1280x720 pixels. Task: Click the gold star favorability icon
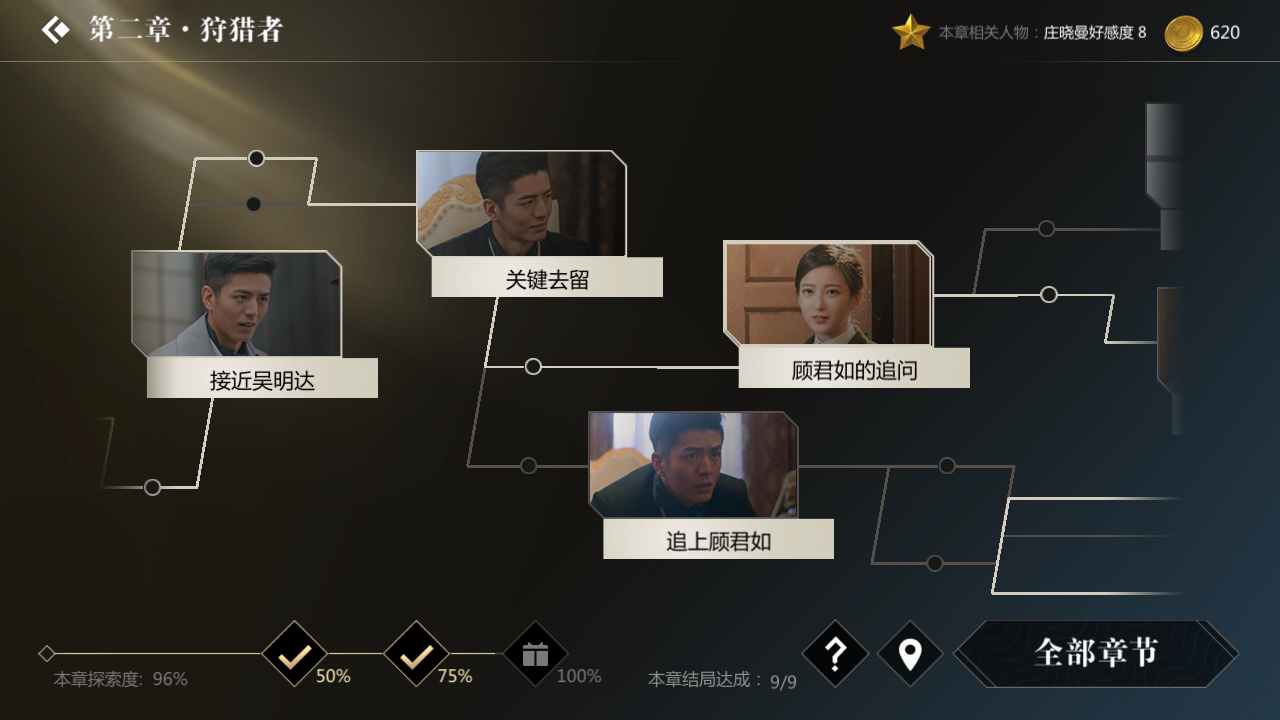point(911,30)
